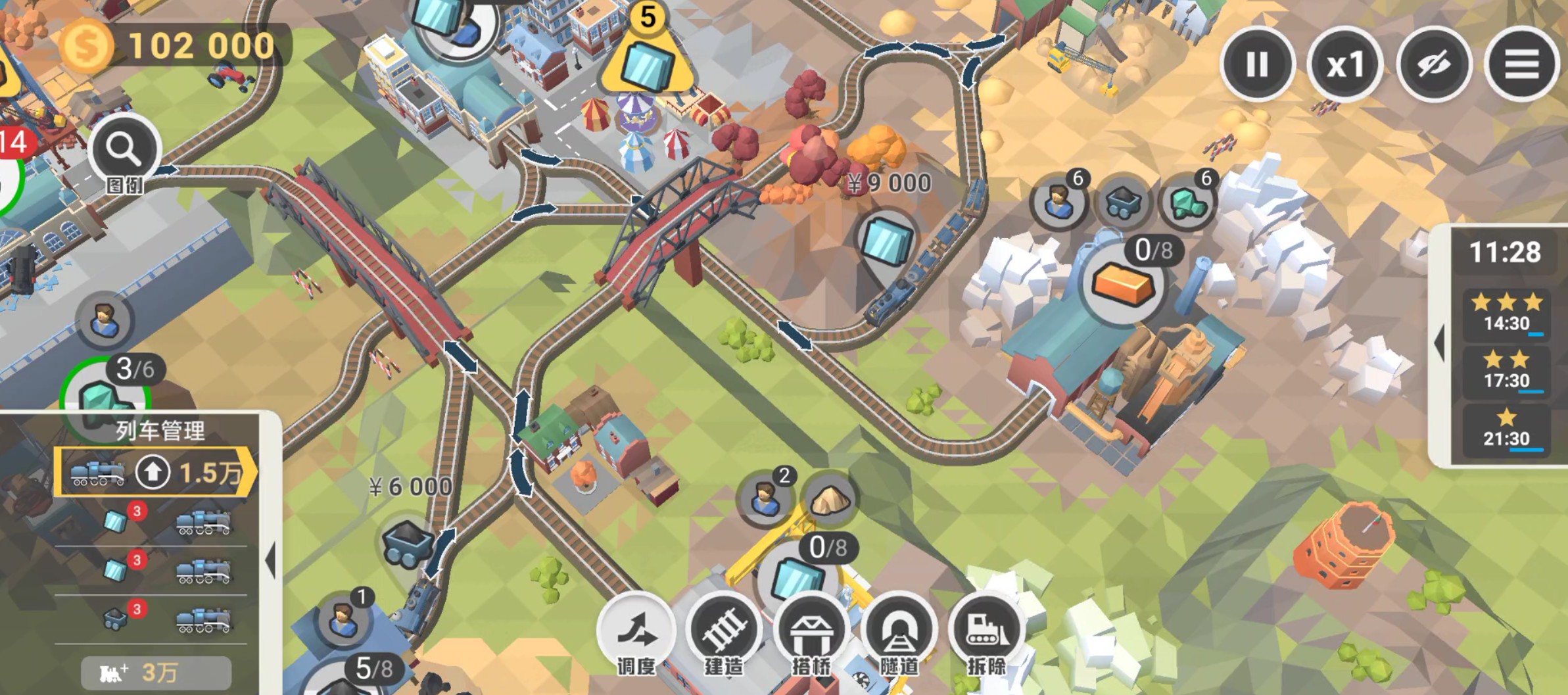The height and width of the screenshot is (695, 1568).
Task: Choose the 建造 track building tool
Action: [x=723, y=631]
